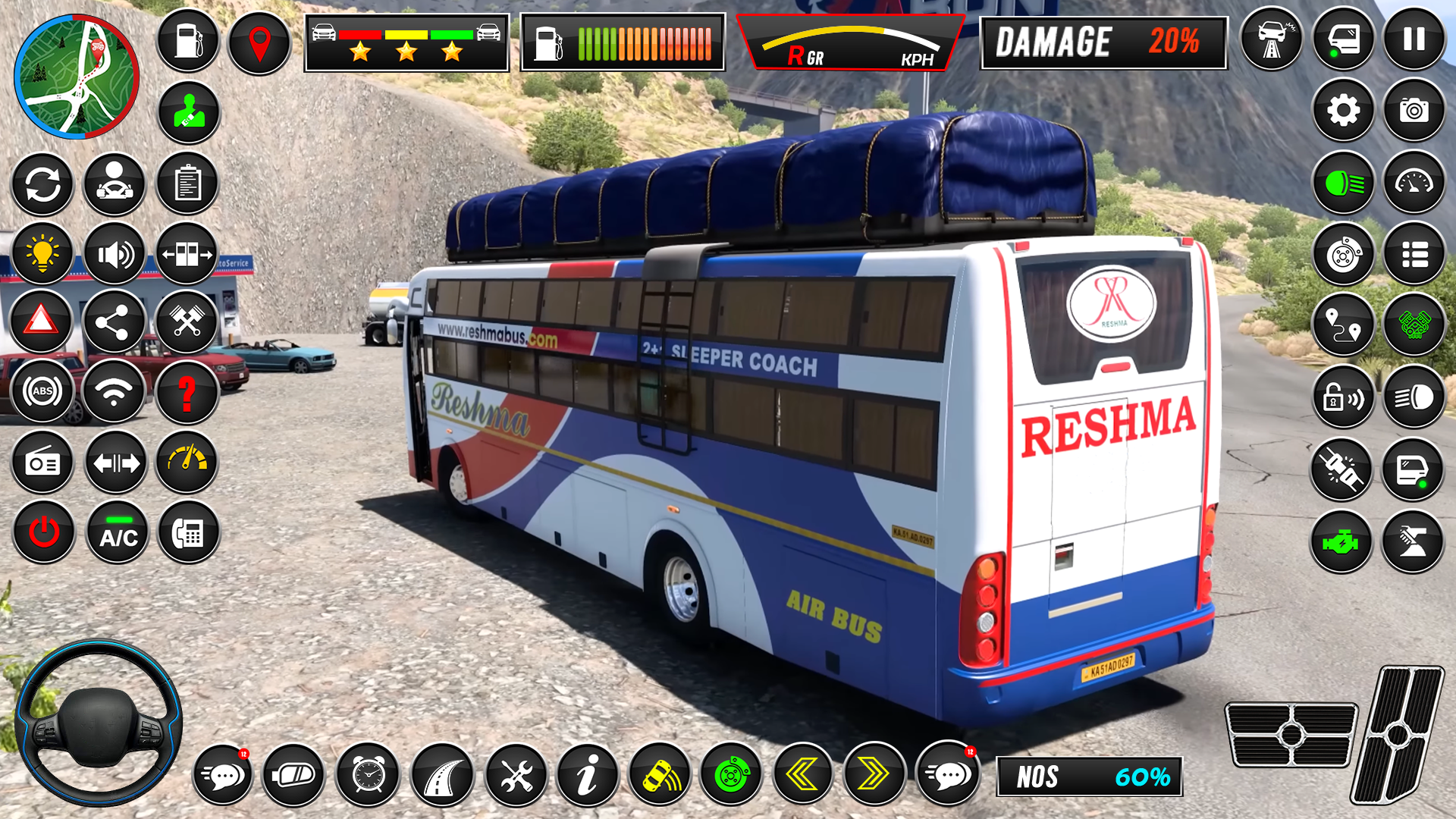
Task: Click the Damage 20% indicator
Action: [x=1103, y=43]
